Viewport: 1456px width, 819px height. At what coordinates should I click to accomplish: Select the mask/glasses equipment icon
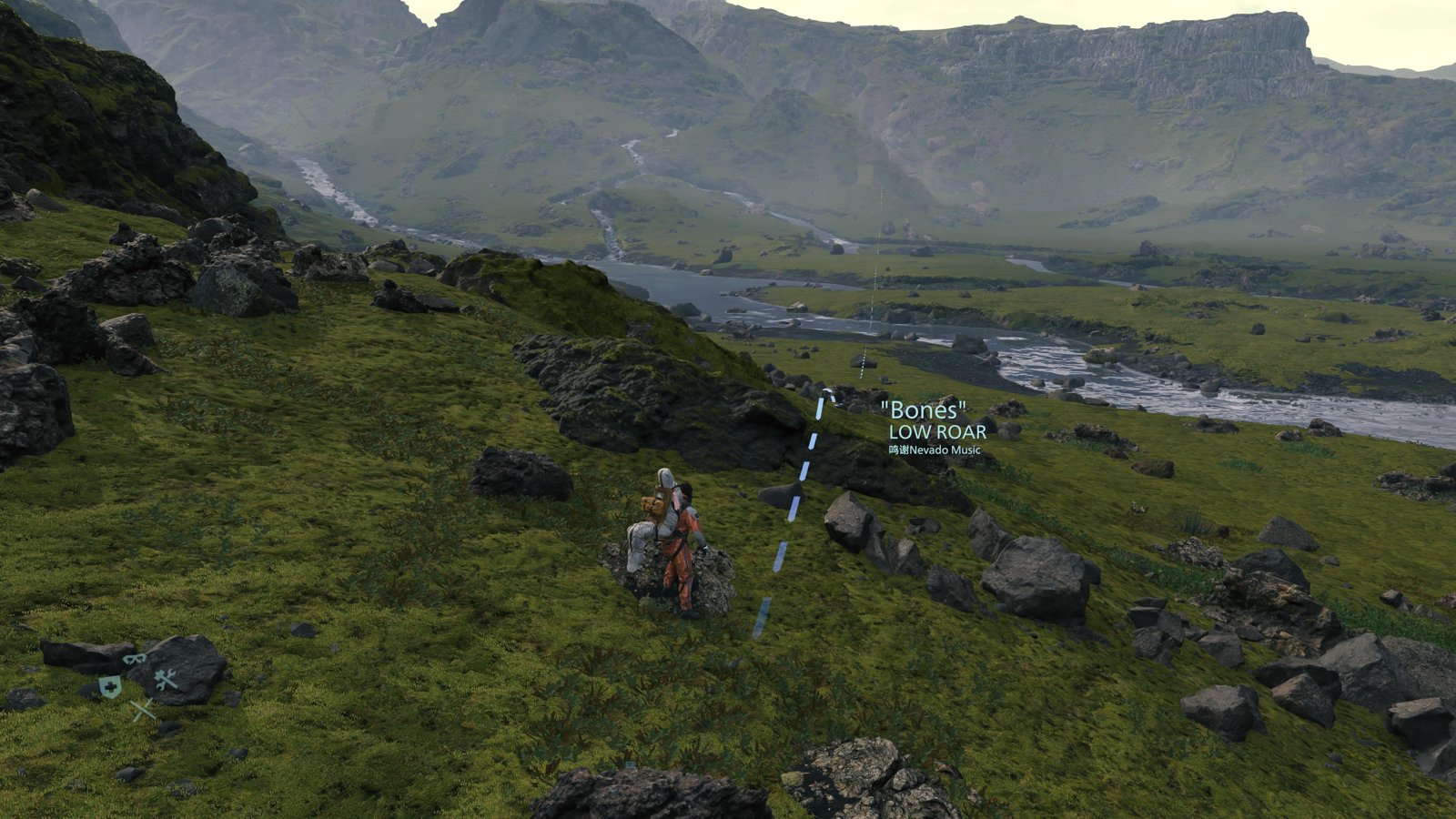(135, 658)
